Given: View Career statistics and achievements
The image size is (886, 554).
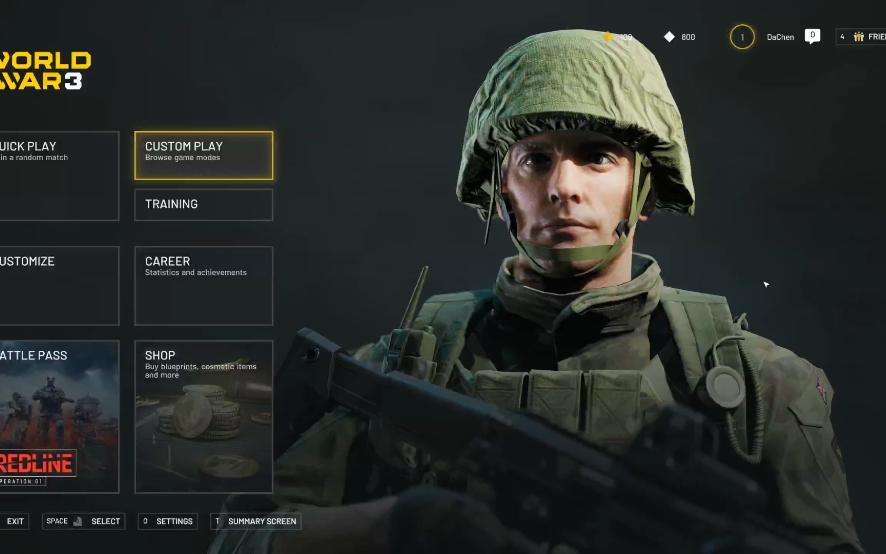Looking at the screenshot, I should [203, 285].
